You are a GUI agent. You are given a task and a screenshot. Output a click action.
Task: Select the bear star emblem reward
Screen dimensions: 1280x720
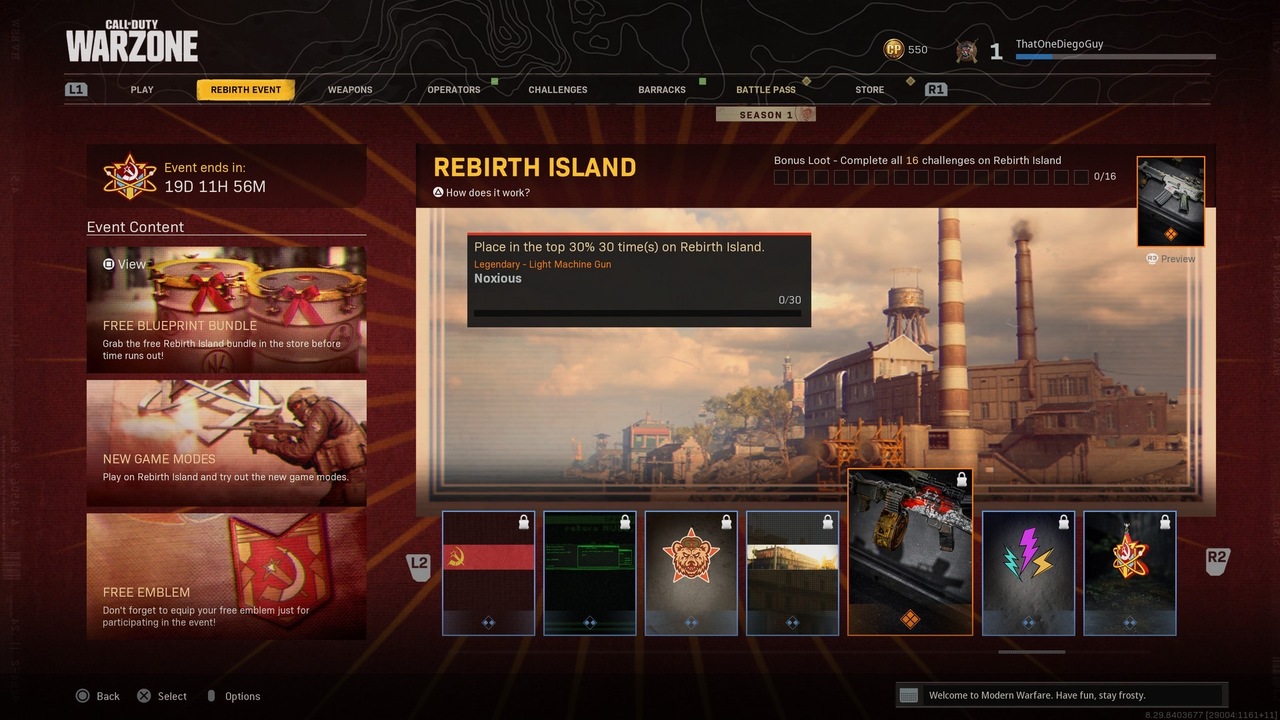[691, 573]
